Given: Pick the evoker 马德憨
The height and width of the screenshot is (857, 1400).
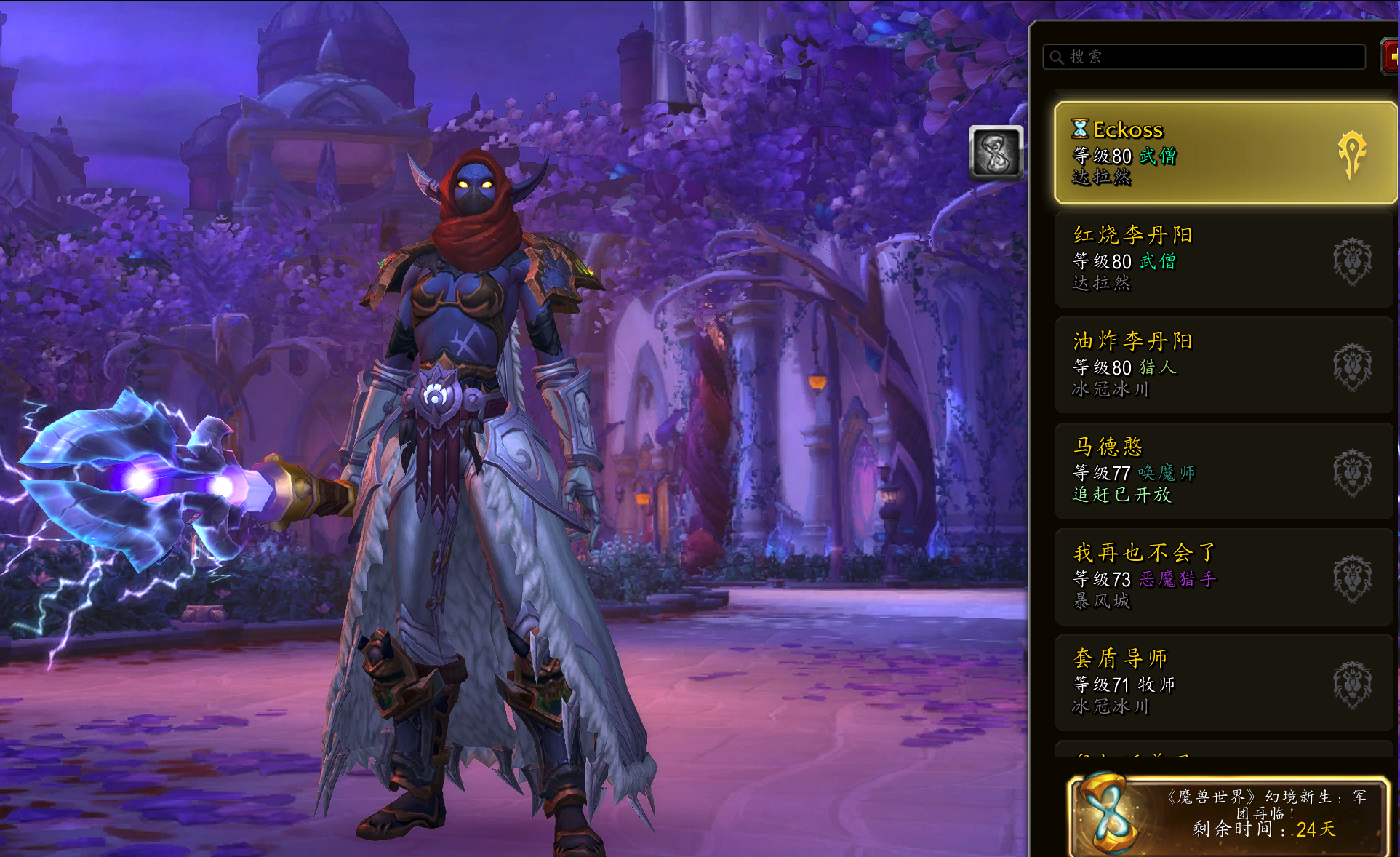Looking at the screenshot, I should coord(1225,471).
